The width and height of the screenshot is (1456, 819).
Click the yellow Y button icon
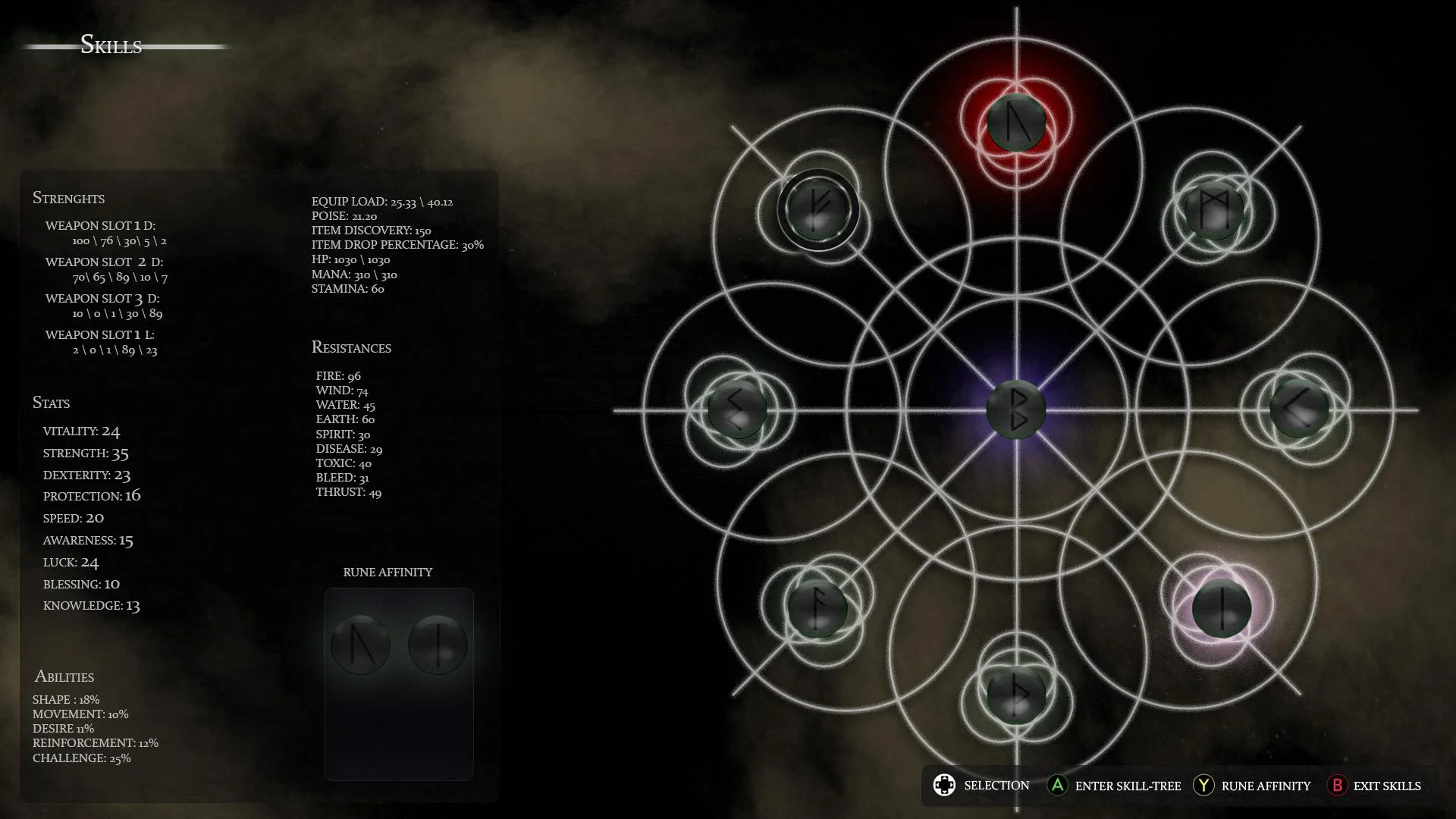click(x=1204, y=786)
